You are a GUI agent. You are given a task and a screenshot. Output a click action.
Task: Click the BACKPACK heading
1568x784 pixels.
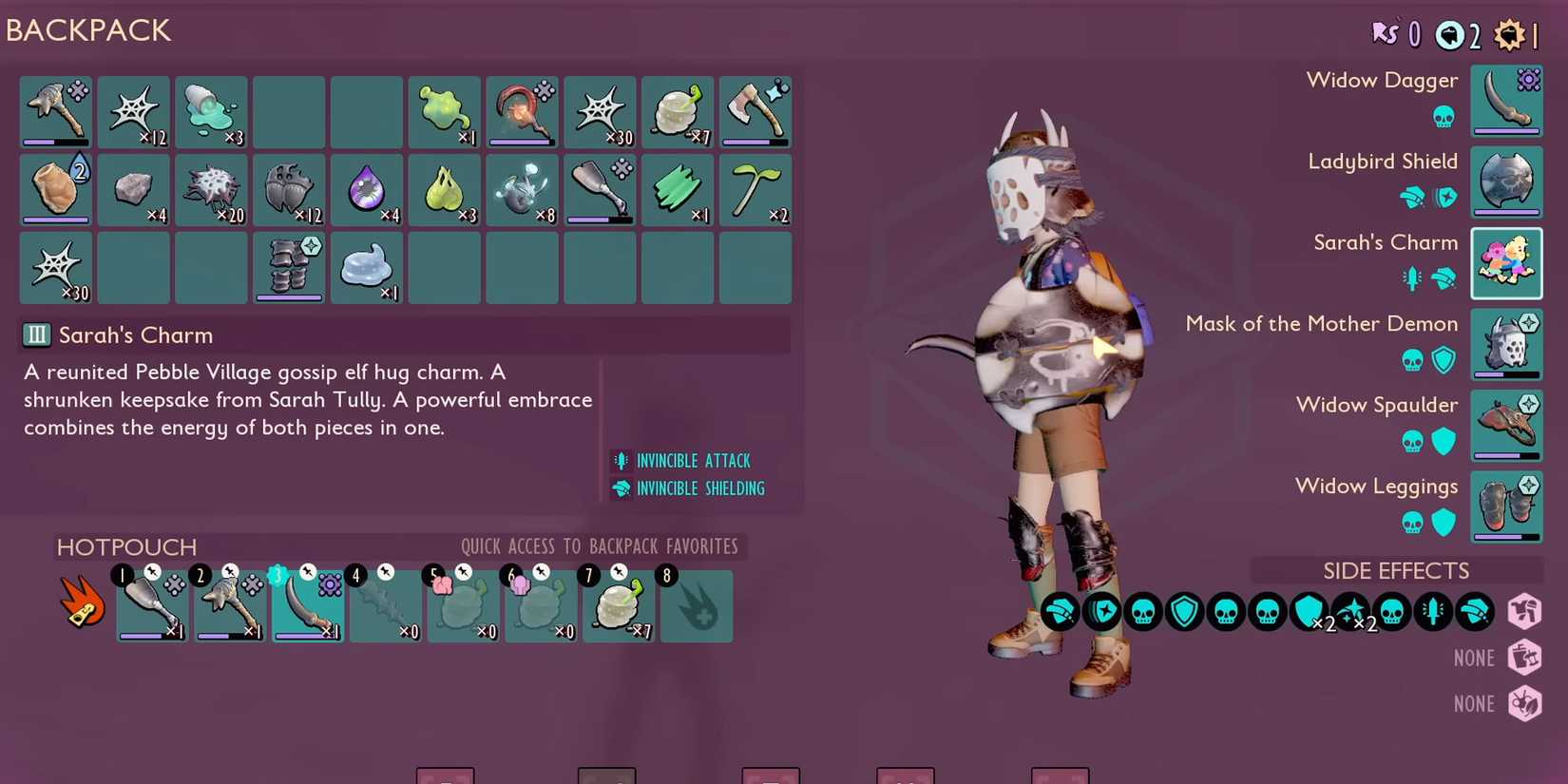pos(88,30)
